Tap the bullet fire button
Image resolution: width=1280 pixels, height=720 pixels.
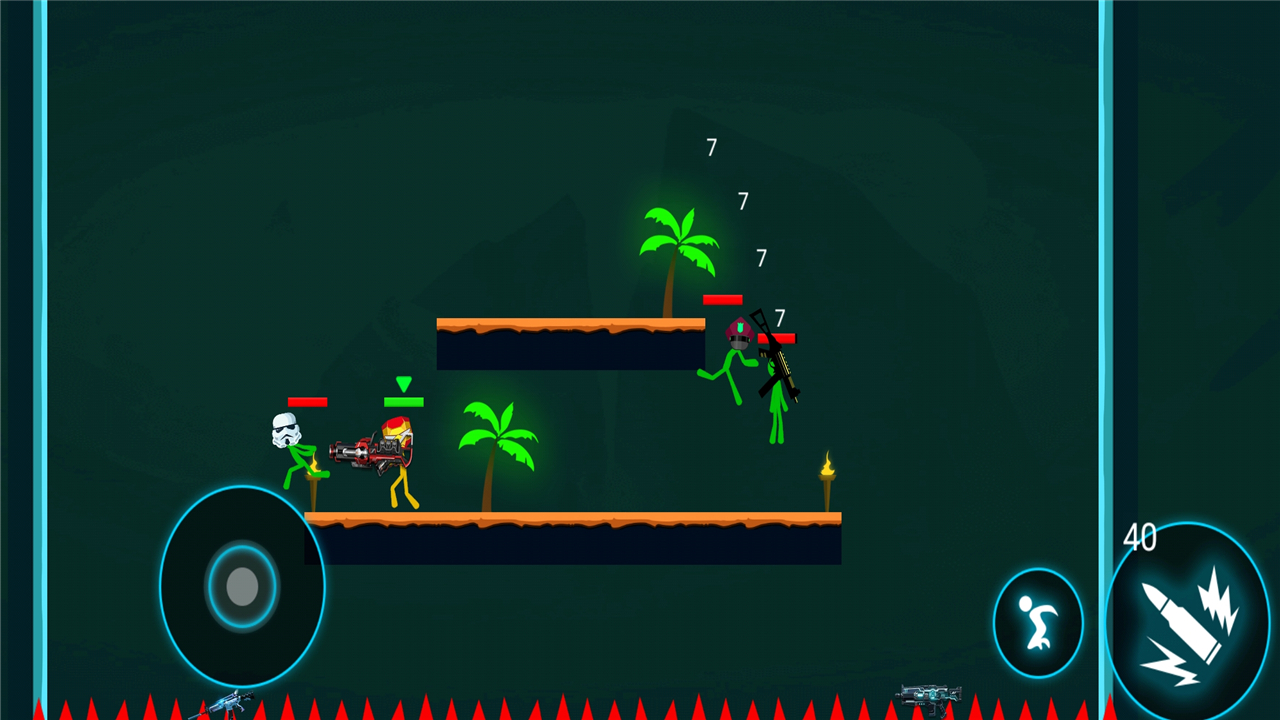(1188, 621)
